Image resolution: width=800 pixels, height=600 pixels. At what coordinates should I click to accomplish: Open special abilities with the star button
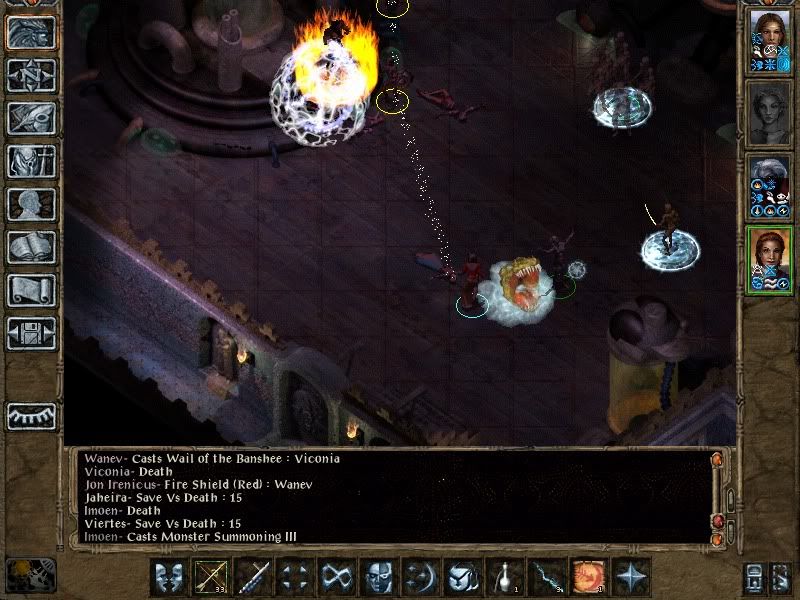point(631,577)
